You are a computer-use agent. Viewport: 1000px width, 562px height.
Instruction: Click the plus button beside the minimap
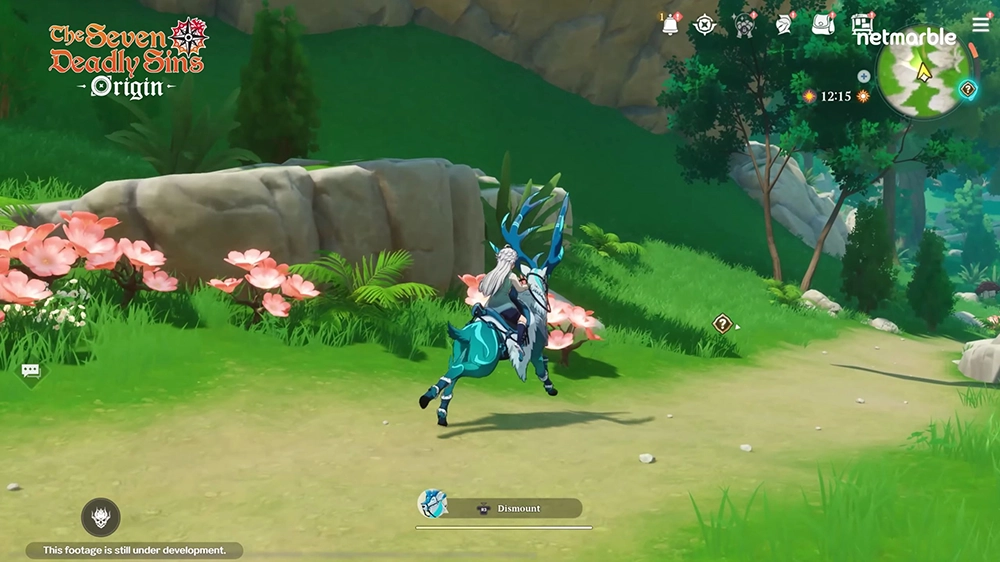point(864,76)
